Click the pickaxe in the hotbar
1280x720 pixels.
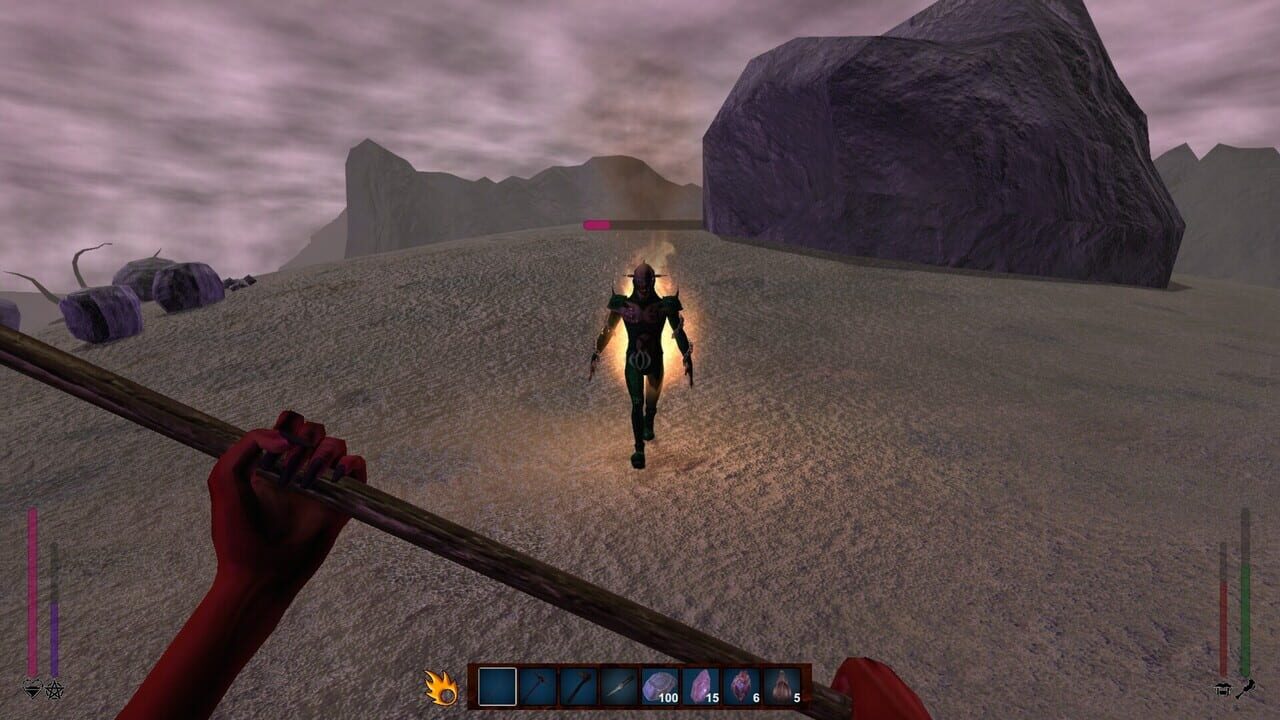[537, 685]
